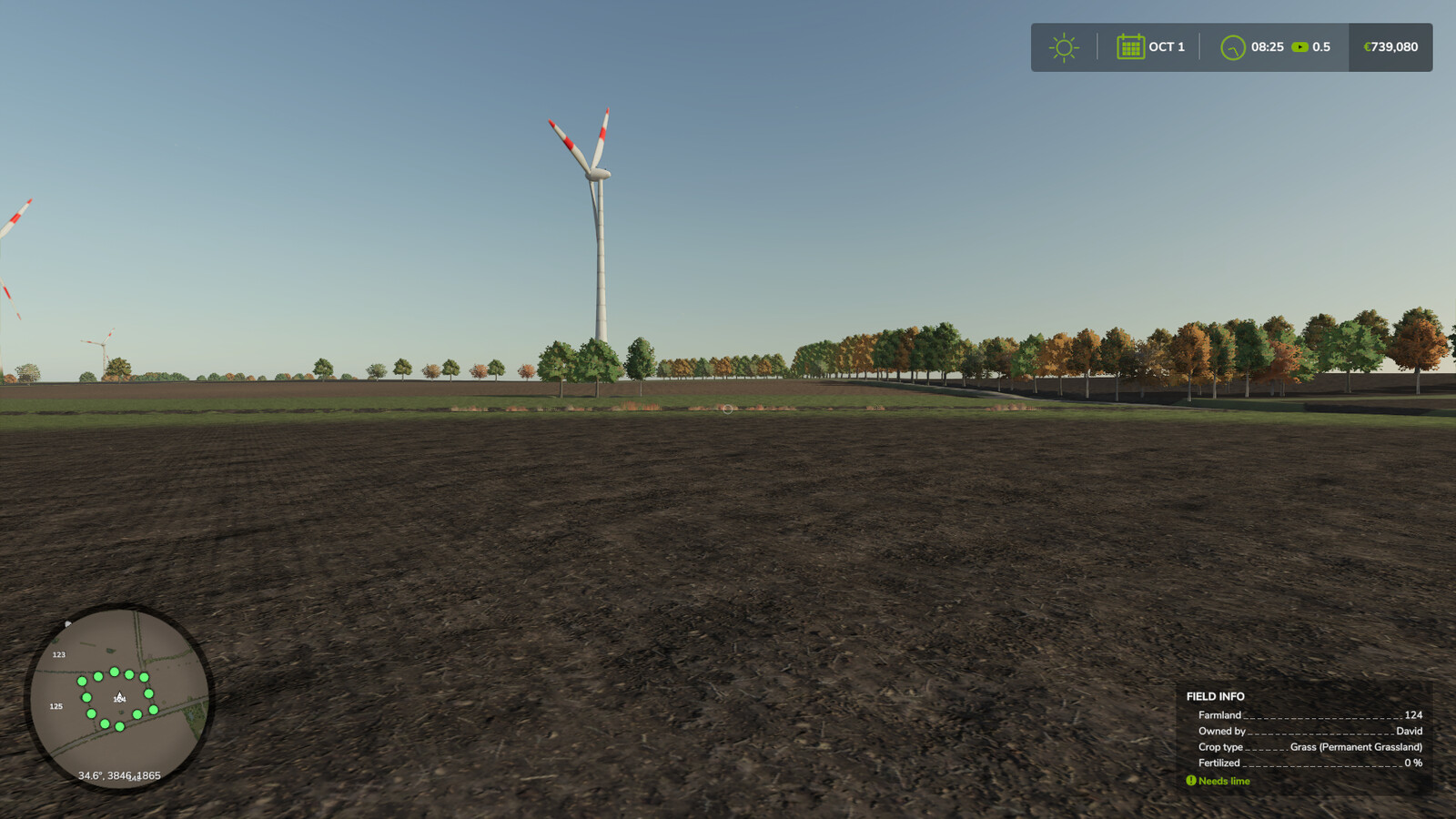
Task: Toggle the 0.5 game speed indicator
Action: pos(1321,47)
